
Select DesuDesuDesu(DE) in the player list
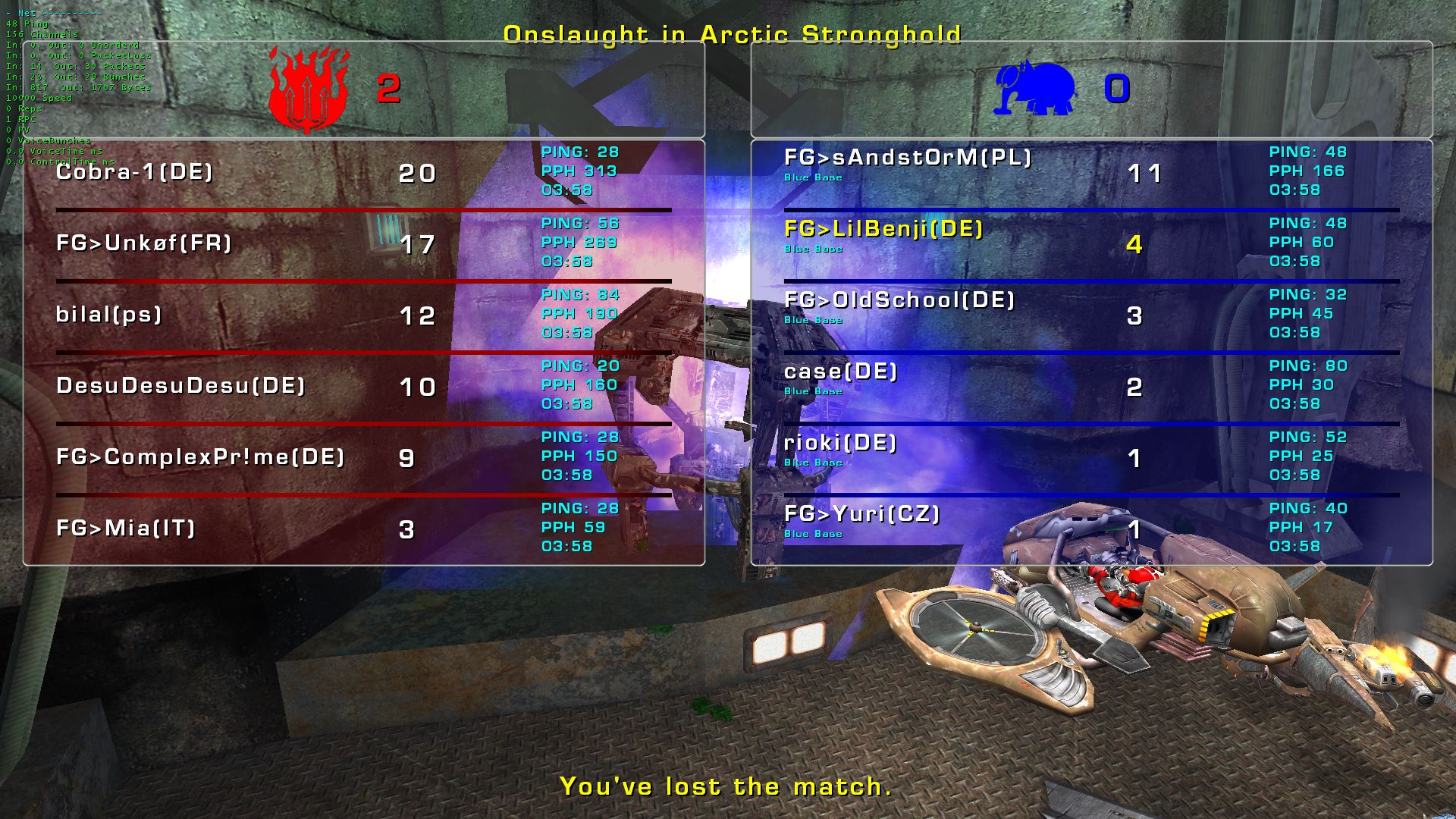click(180, 386)
